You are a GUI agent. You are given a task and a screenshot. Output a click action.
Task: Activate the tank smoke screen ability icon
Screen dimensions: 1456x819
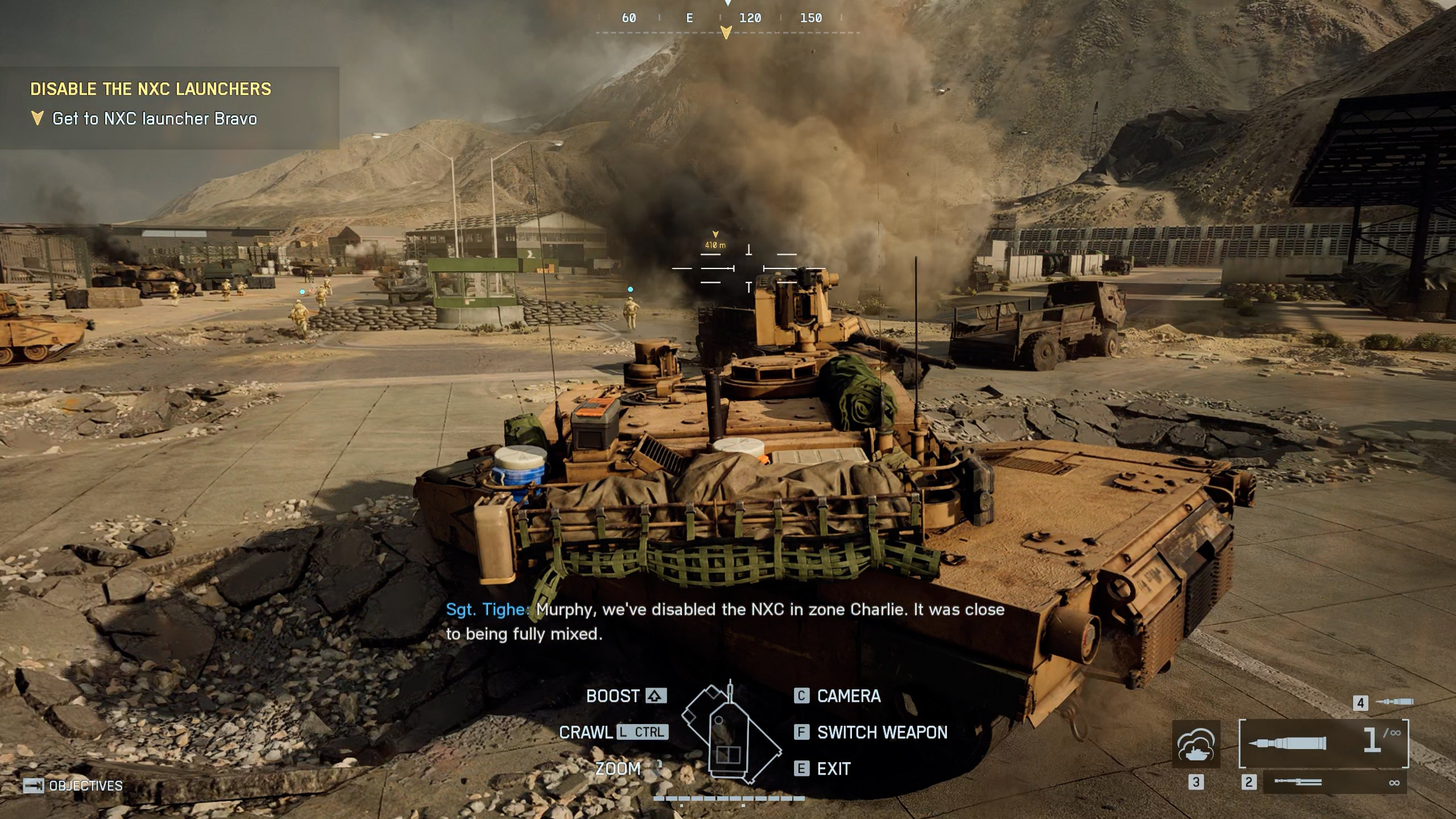(x=1196, y=743)
